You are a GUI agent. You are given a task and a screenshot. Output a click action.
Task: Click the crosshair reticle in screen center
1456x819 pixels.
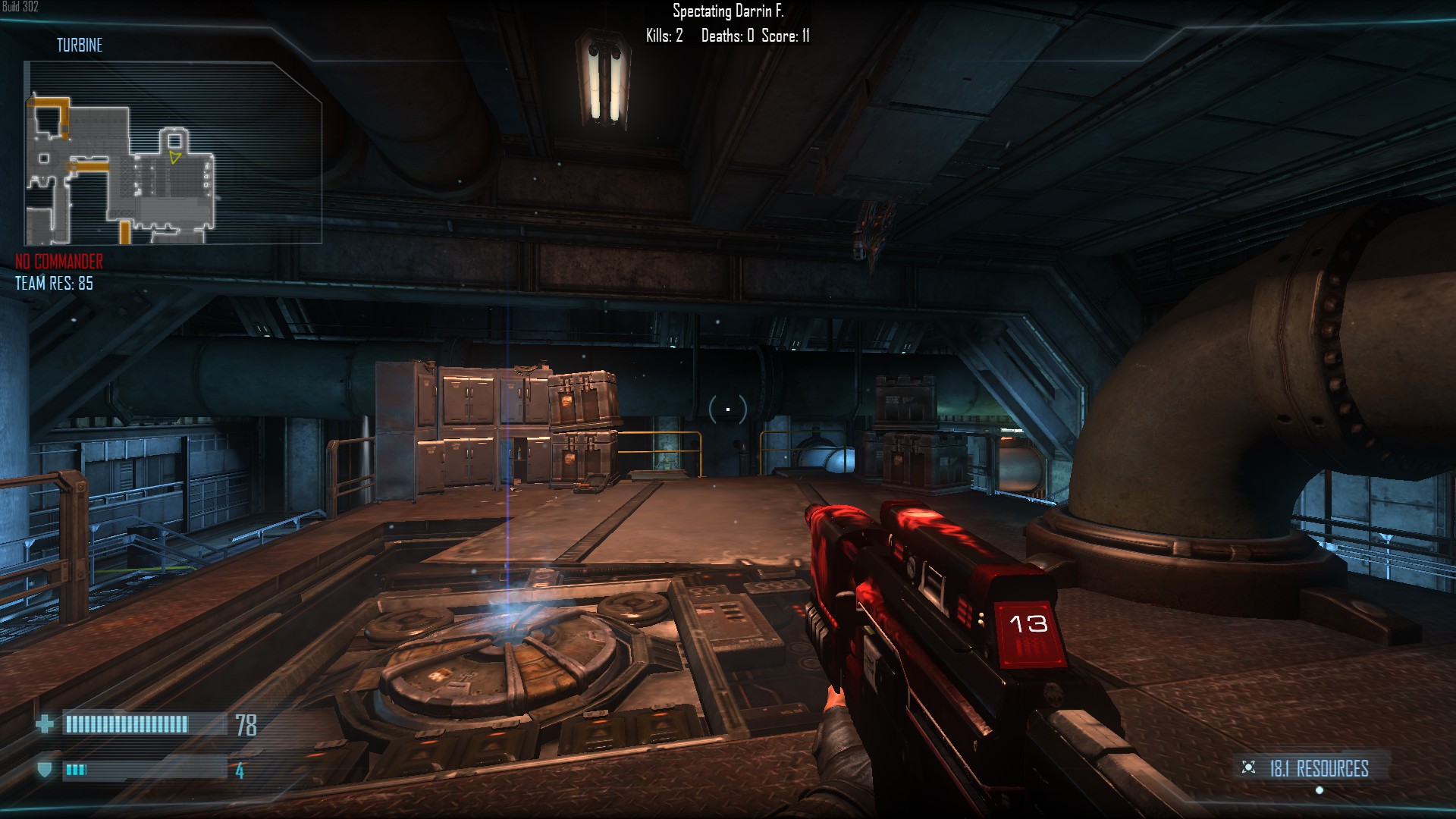[727, 409]
